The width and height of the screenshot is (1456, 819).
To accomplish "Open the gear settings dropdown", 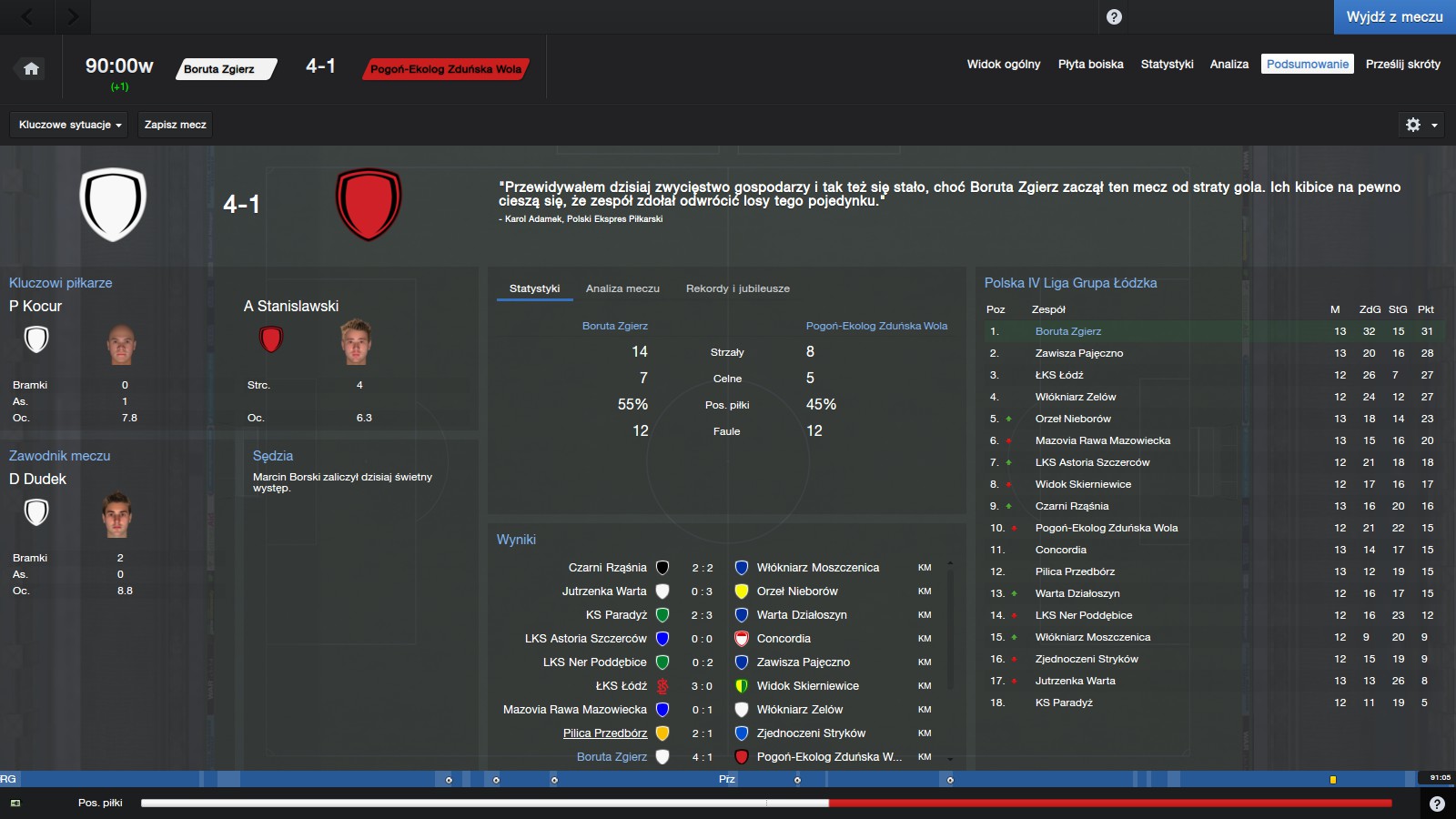I will (x=1421, y=125).
